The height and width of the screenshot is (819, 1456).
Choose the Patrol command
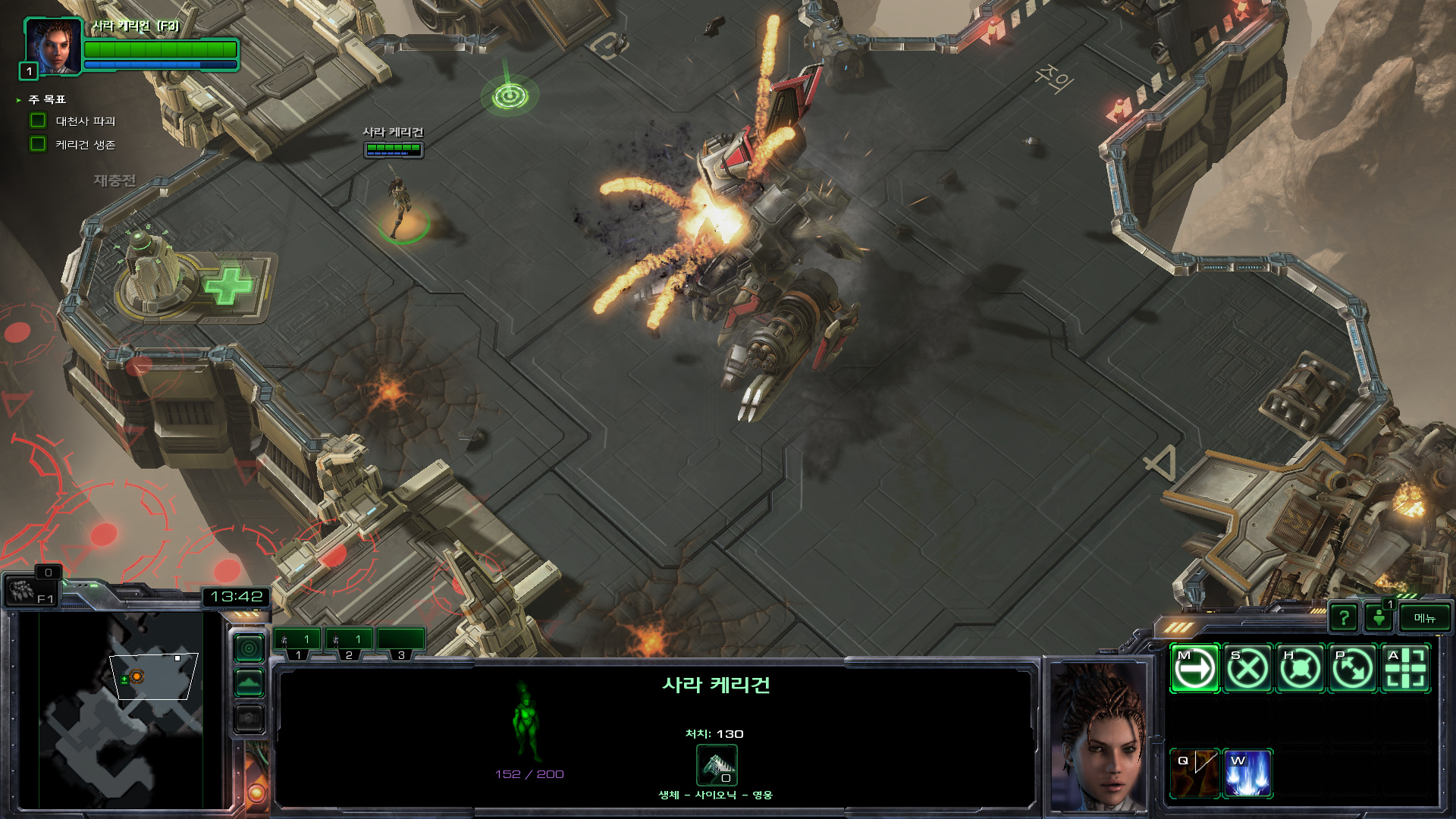tap(1353, 669)
